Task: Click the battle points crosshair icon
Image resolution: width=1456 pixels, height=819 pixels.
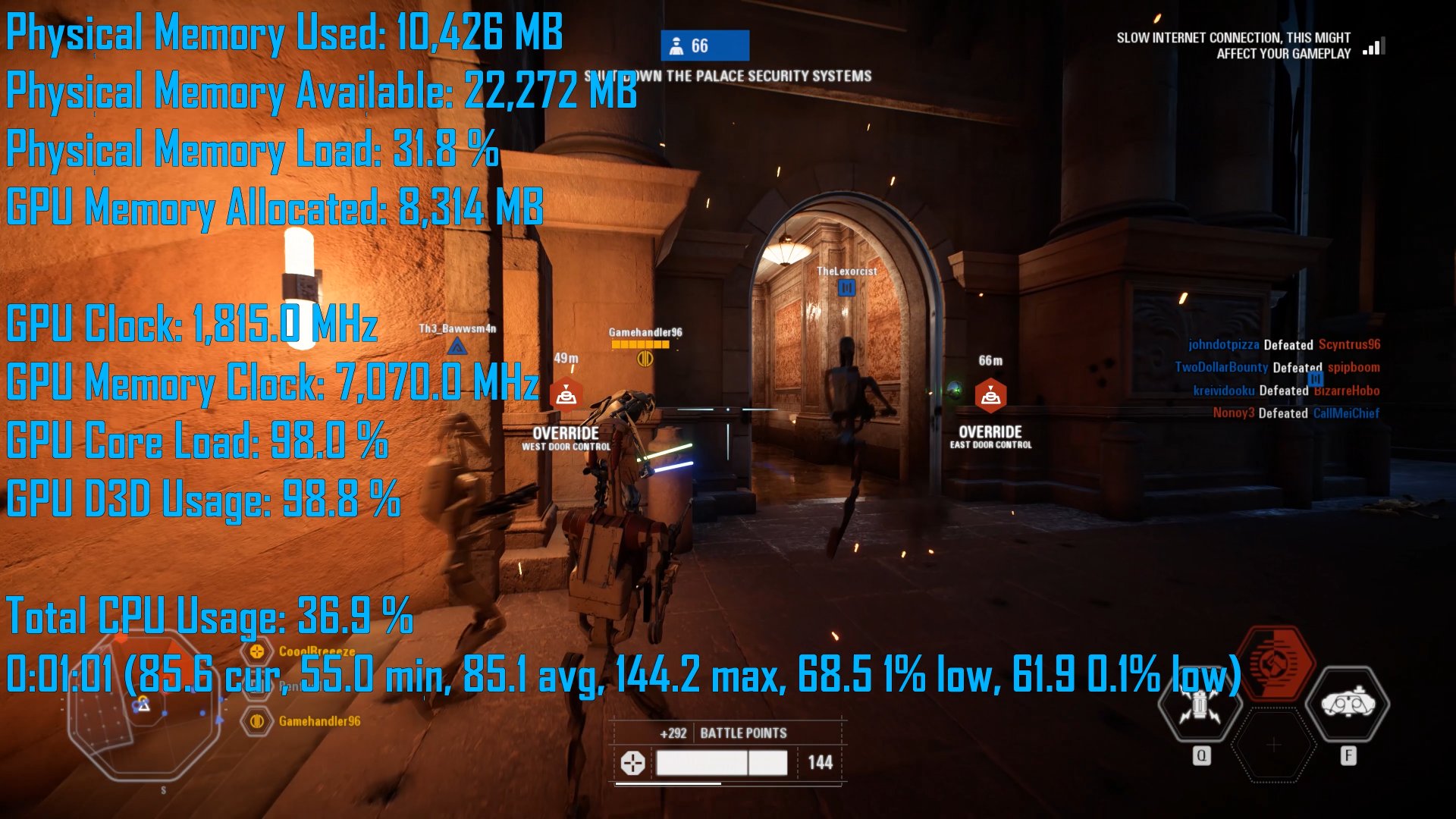Action: pyautogui.click(x=632, y=763)
